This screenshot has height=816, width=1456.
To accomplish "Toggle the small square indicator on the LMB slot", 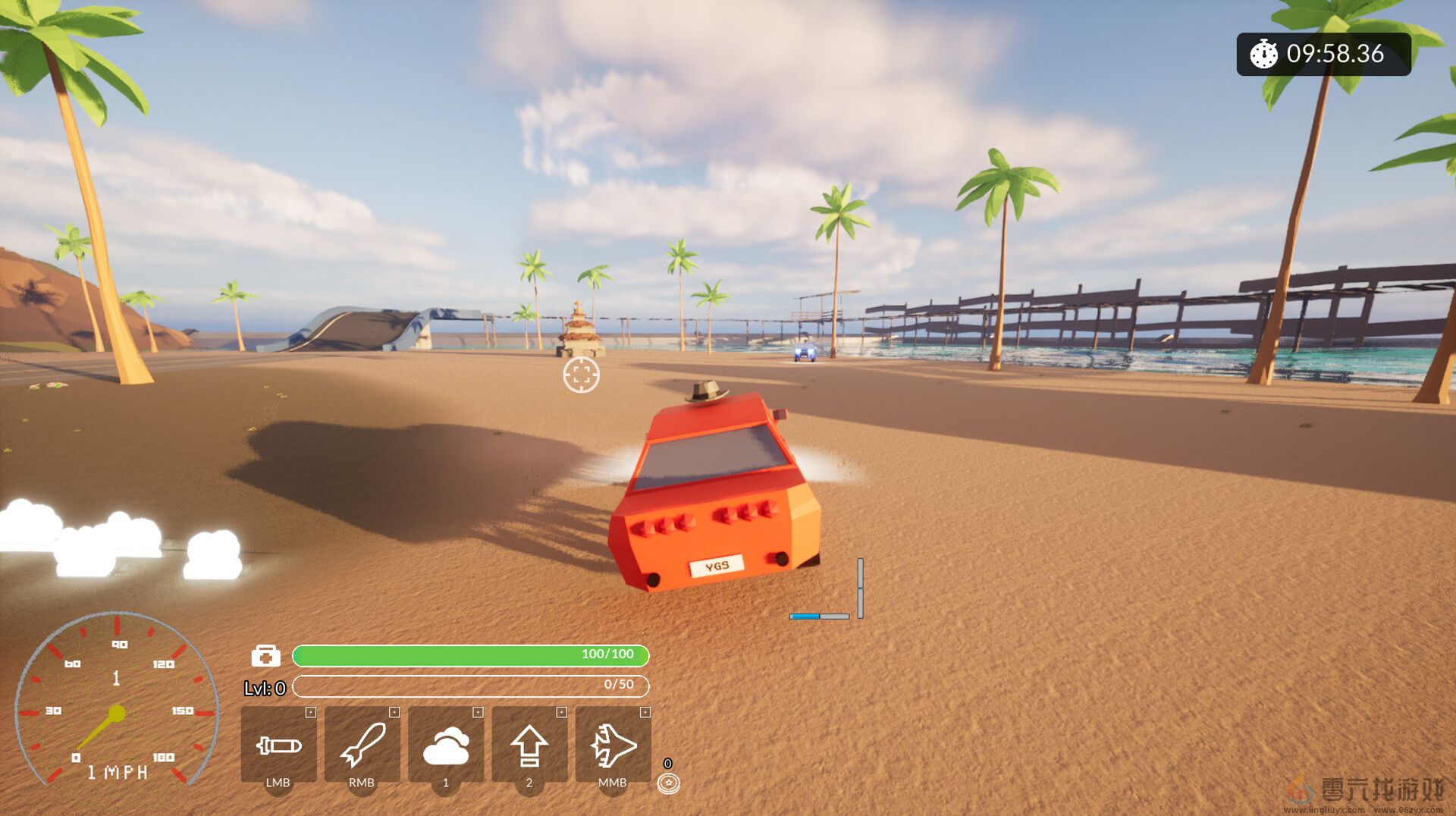I will pos(310,713).
